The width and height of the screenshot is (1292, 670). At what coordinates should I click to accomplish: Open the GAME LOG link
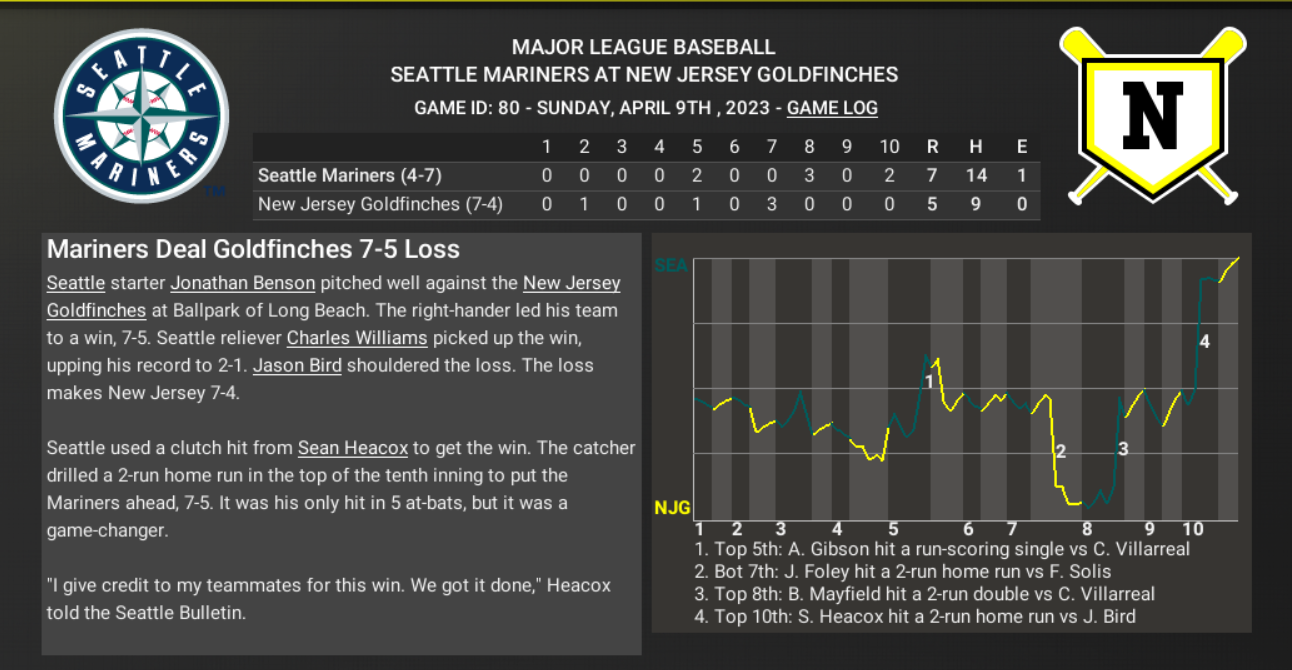point(832,108)
